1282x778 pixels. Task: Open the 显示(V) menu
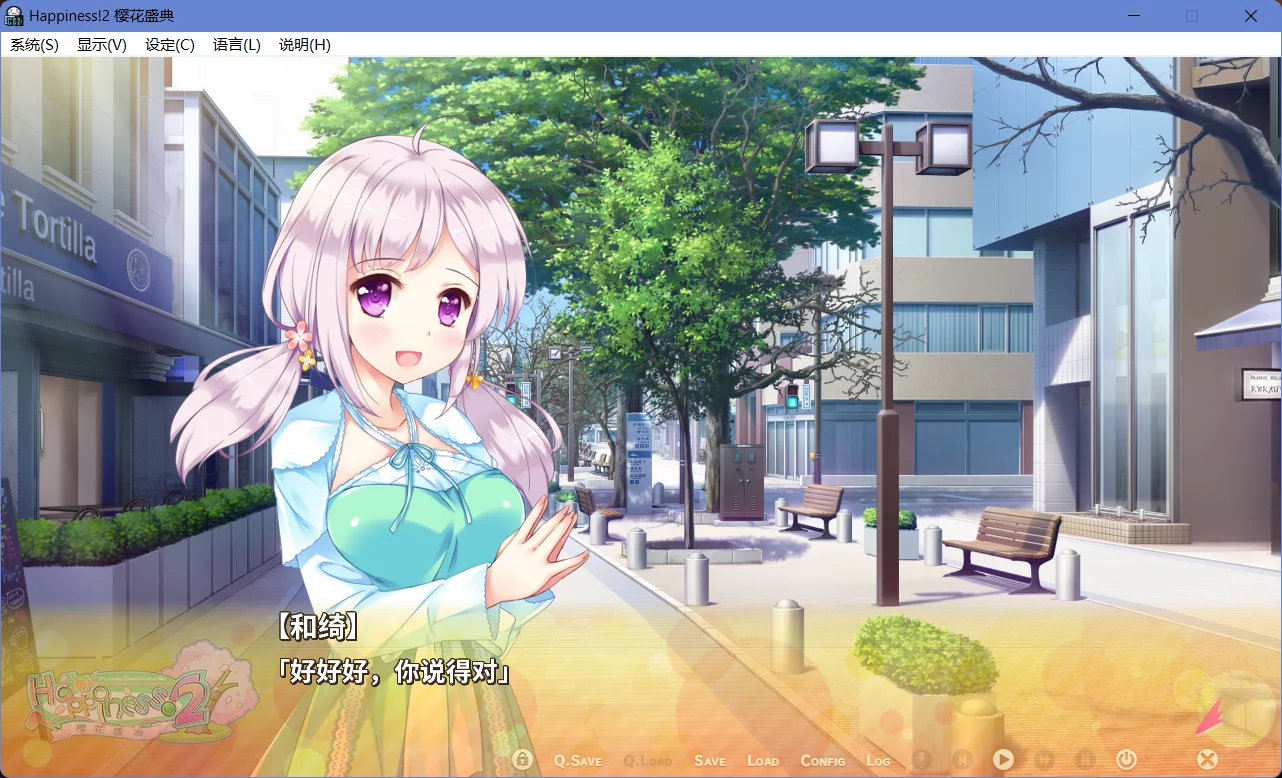click(x=99, y=44)
